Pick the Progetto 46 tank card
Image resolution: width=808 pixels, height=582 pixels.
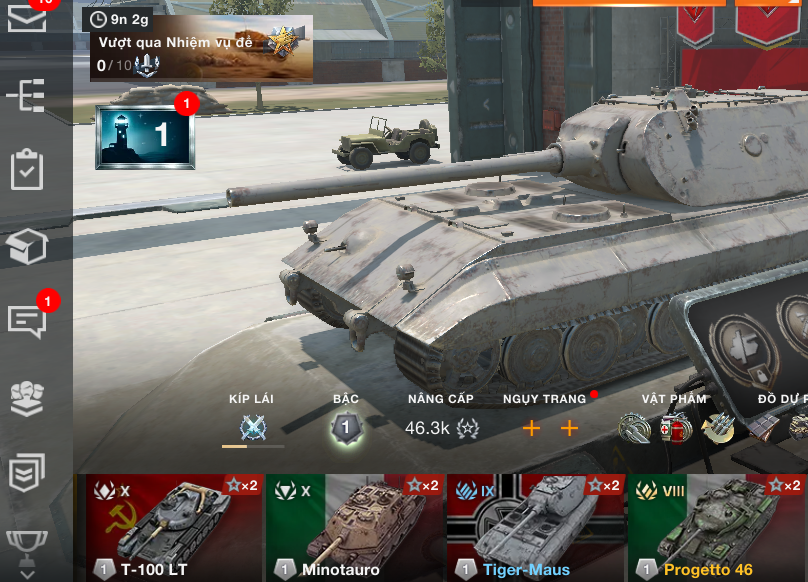[x=716, y=527]
